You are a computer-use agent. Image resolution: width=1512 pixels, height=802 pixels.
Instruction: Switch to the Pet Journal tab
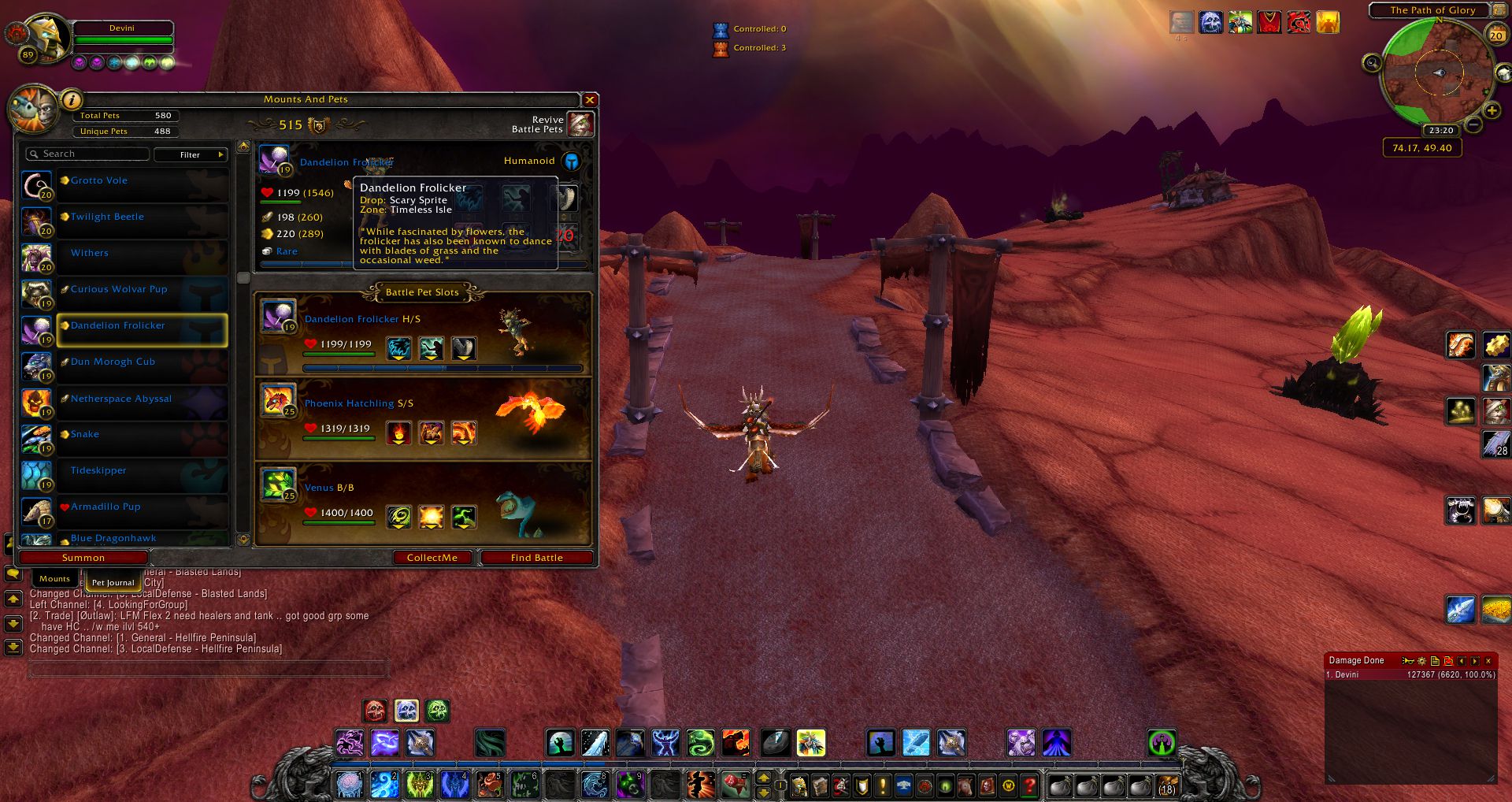(x=113, y=582)
